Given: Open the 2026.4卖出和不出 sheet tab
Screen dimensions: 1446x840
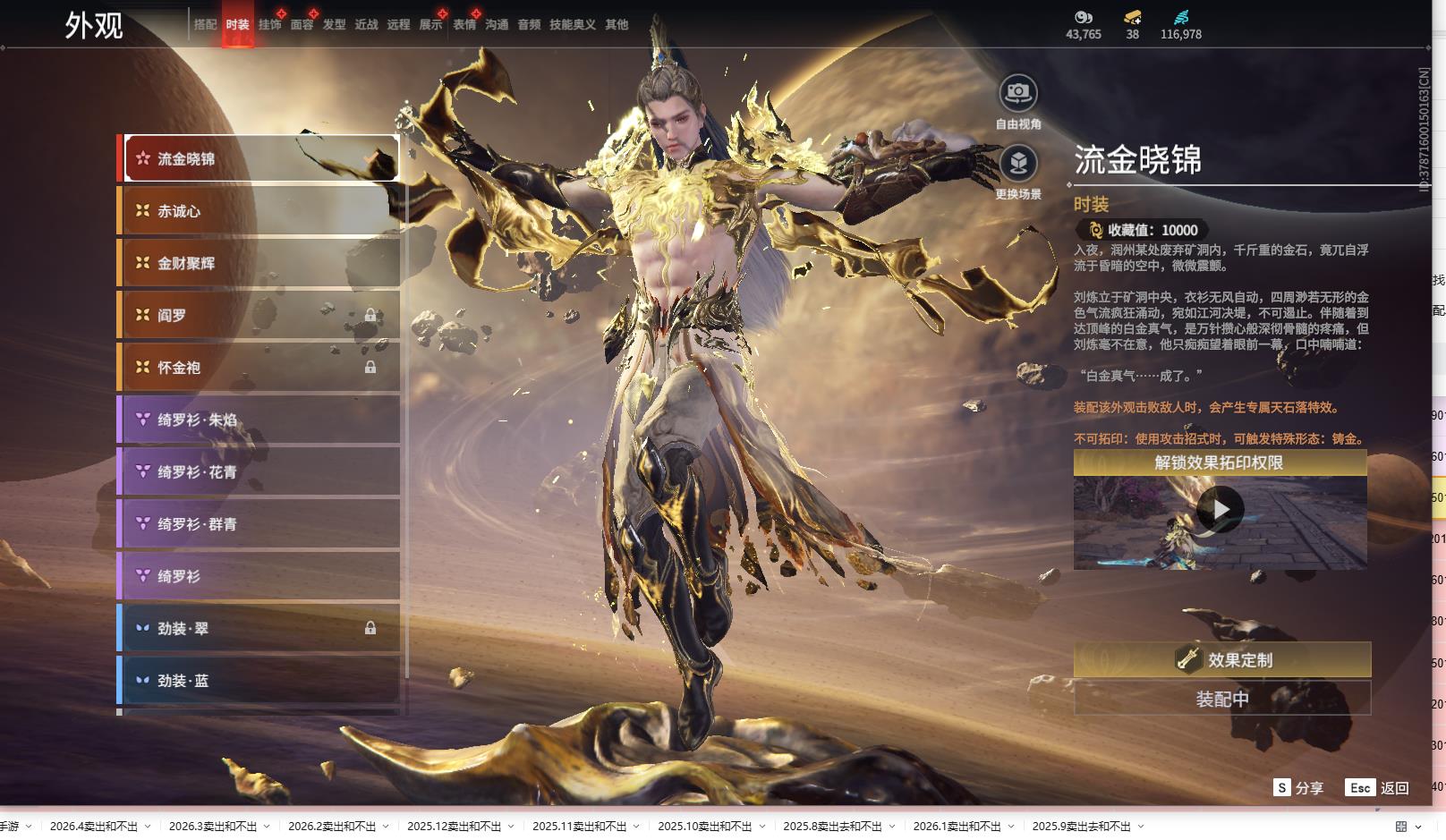Looking at the screenshot, I should coord(94,827).
